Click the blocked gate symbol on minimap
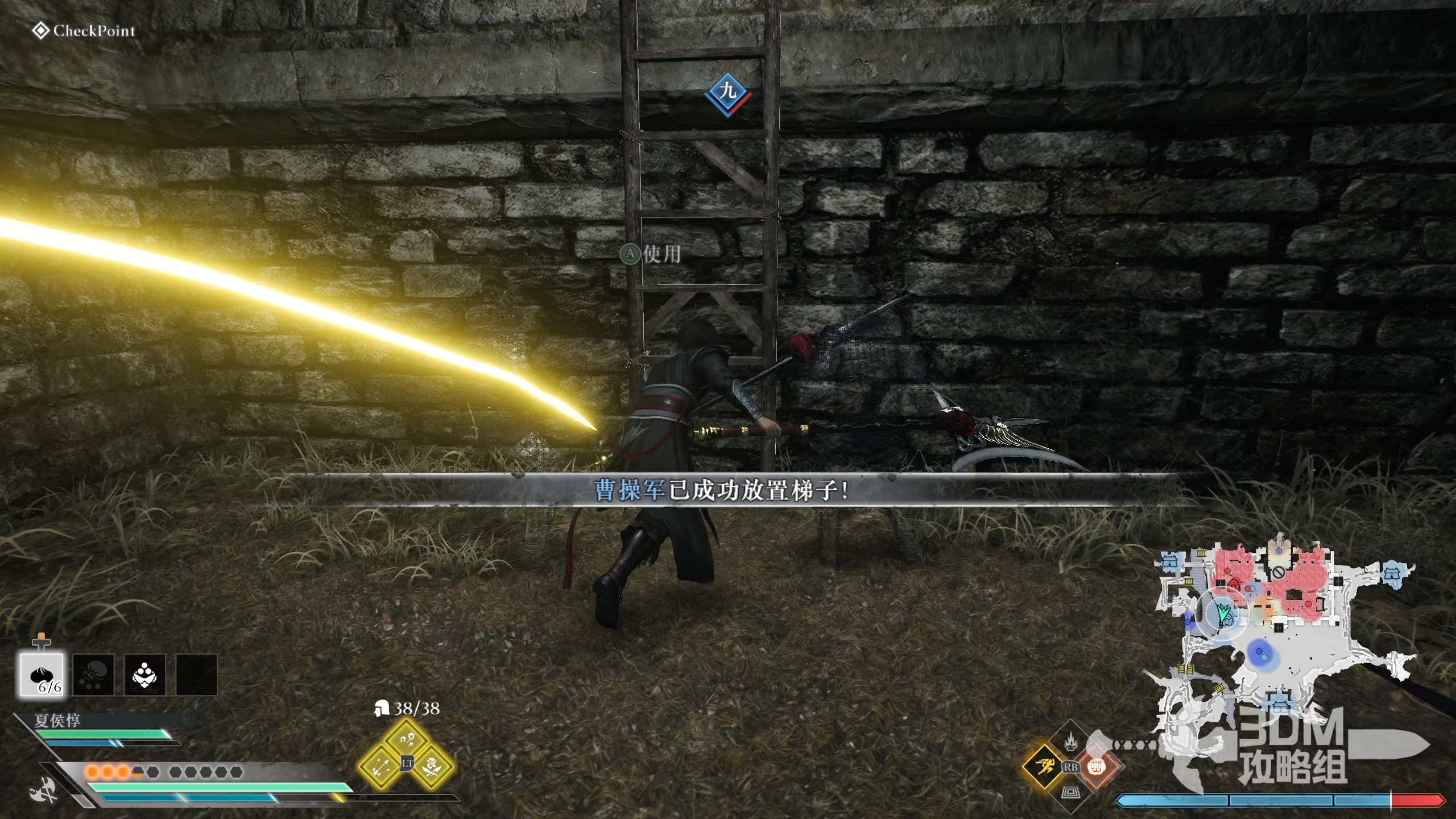The height and width of the screenshot is (819, 1456). point(1278,572)
